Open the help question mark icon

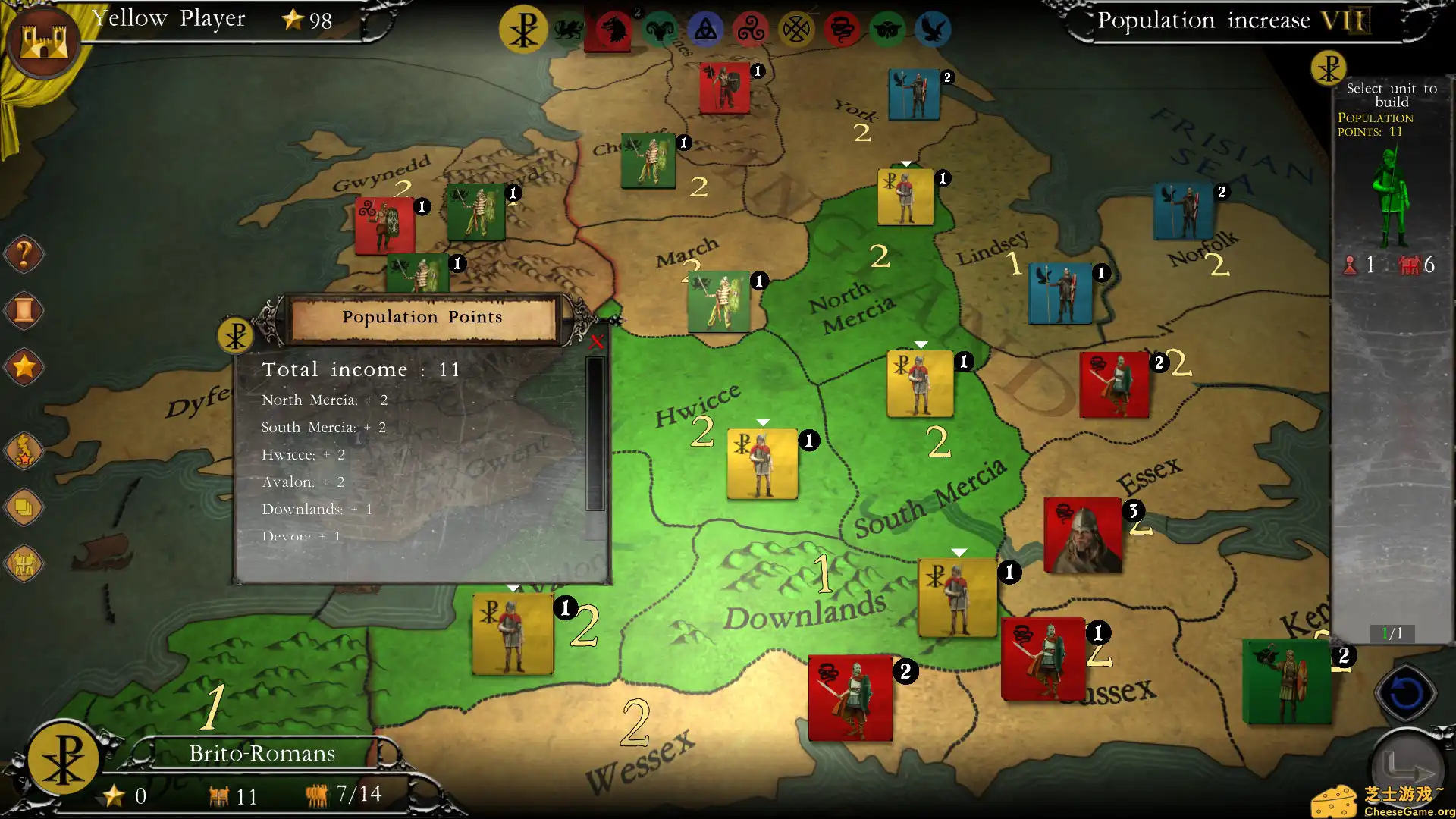(24, 254)
